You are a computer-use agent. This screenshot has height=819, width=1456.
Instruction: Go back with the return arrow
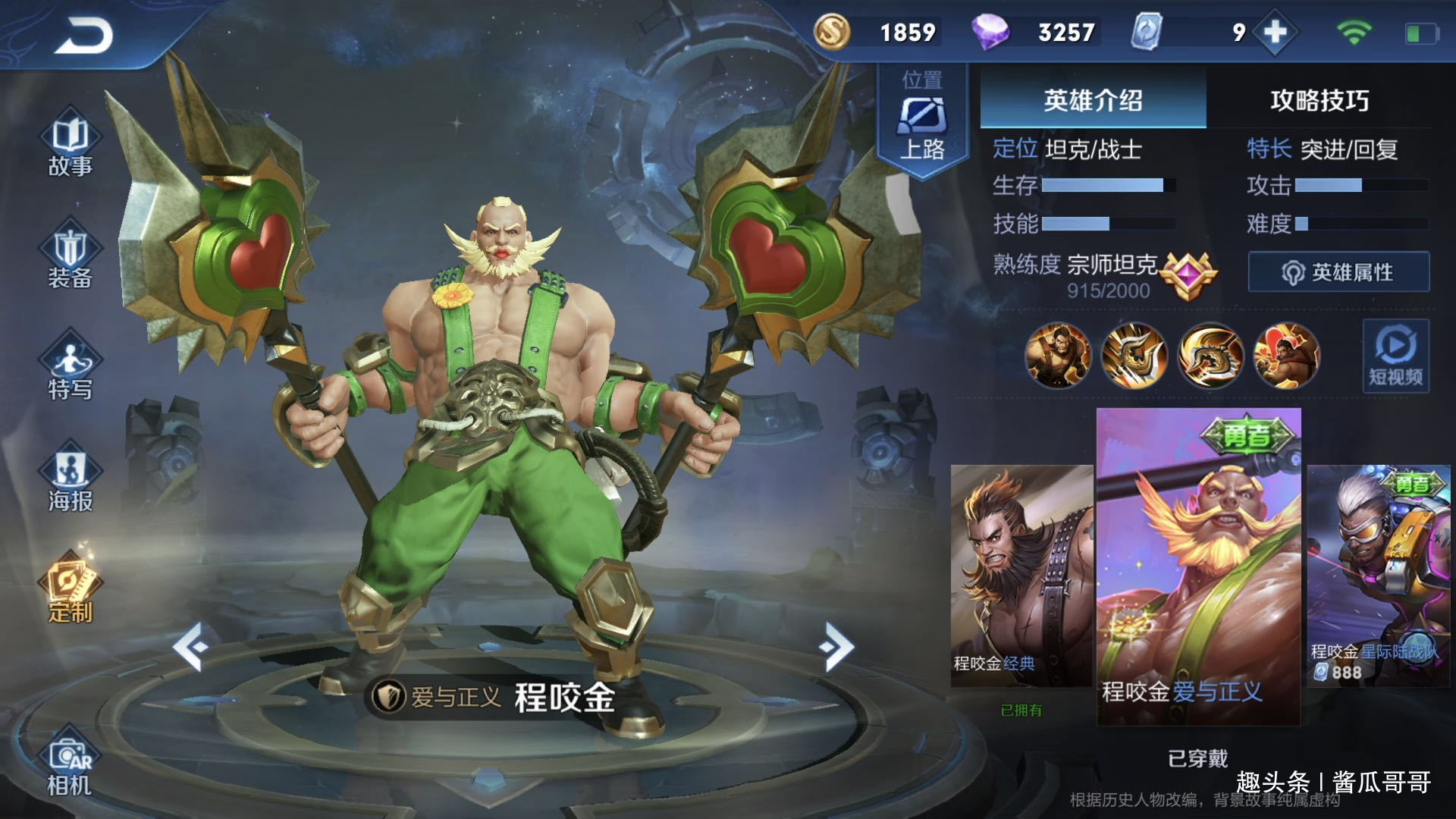[83, 35]
